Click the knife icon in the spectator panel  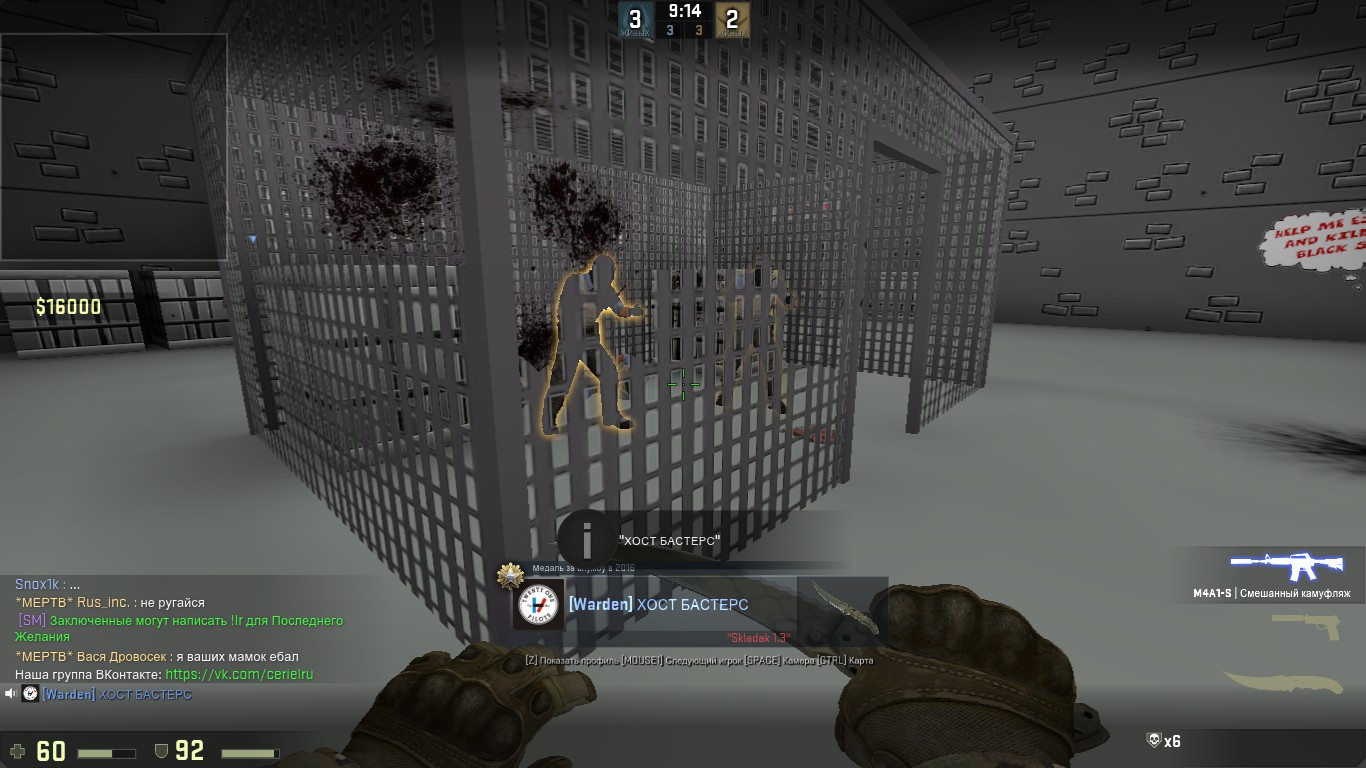tap(841, 605)
